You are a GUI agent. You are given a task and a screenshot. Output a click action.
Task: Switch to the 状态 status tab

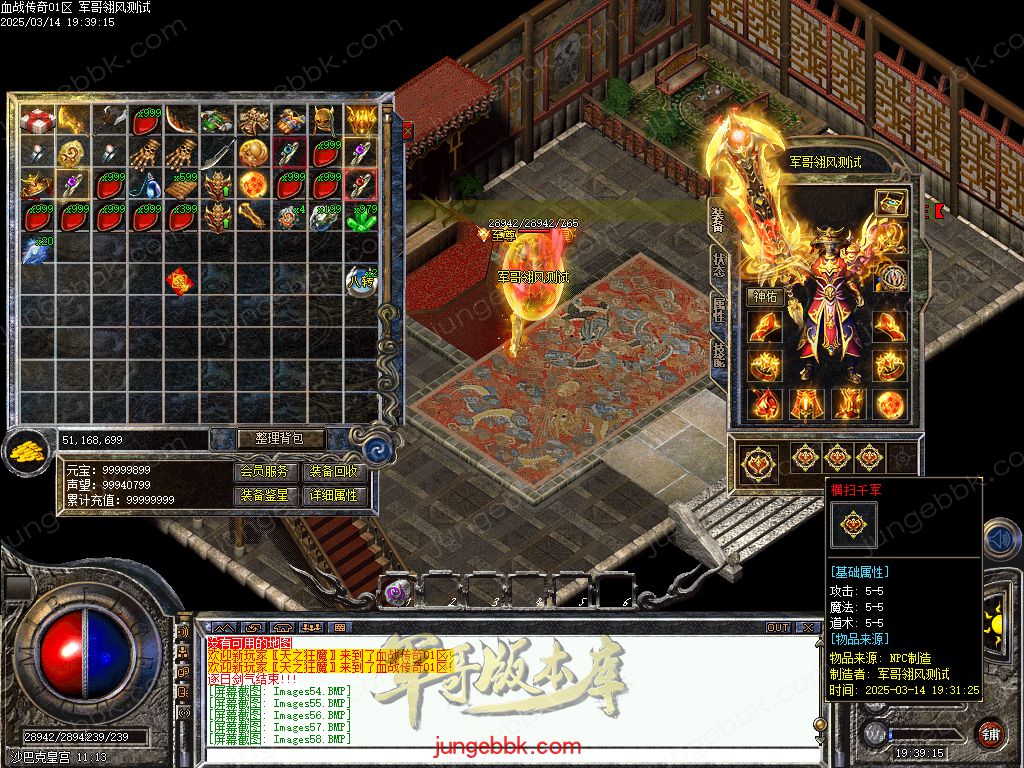(718, 266)
